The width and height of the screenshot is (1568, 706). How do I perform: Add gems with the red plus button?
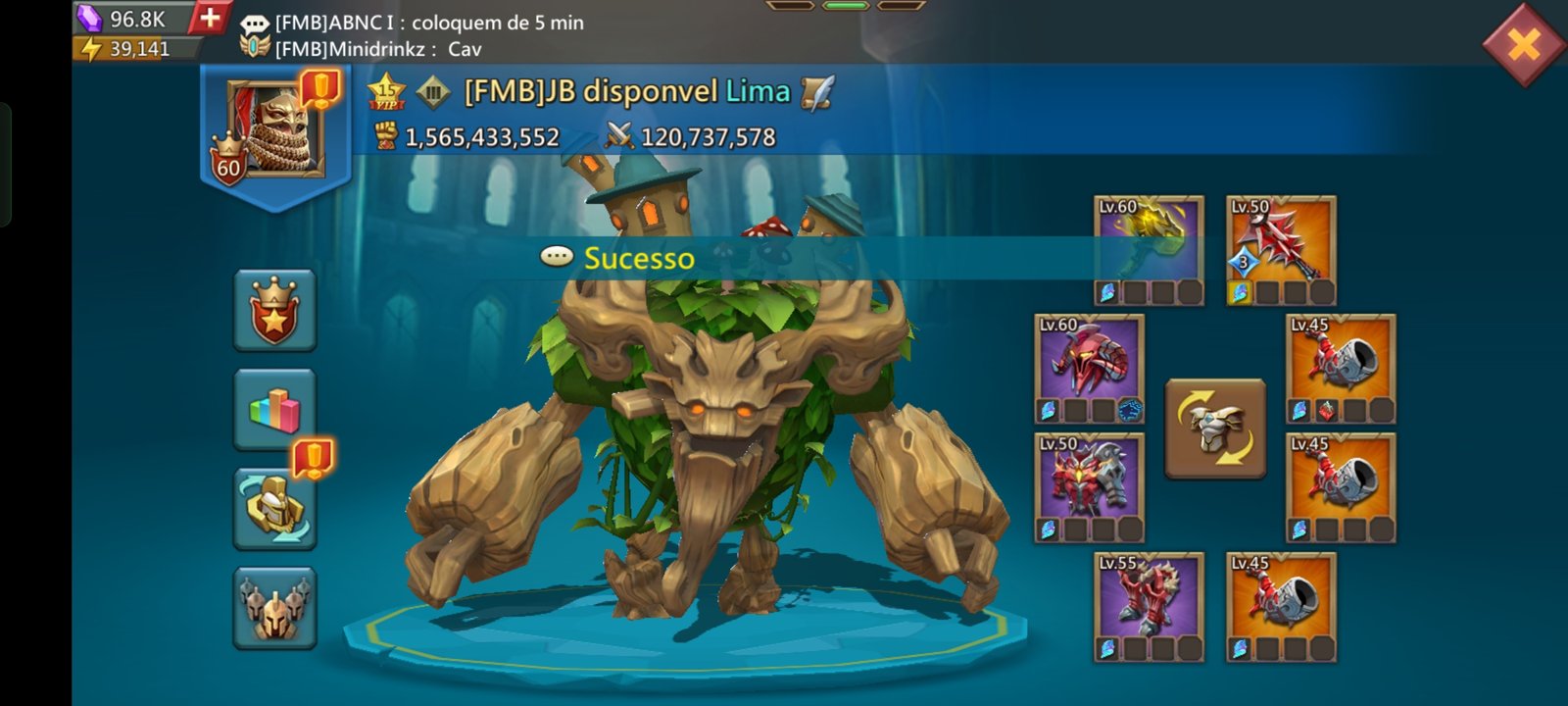(x=209, y=18)
